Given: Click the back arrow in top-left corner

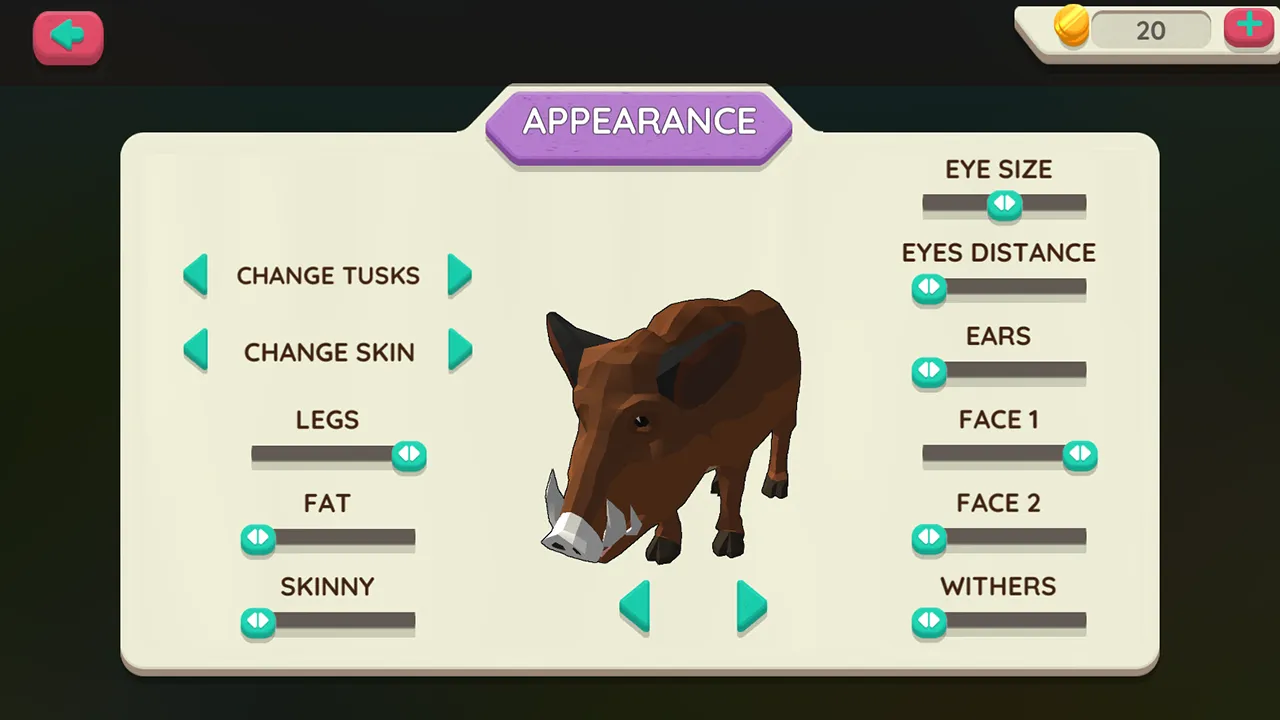Looking at the screenshot, I should pyautogui.click(x=67, y=36).
